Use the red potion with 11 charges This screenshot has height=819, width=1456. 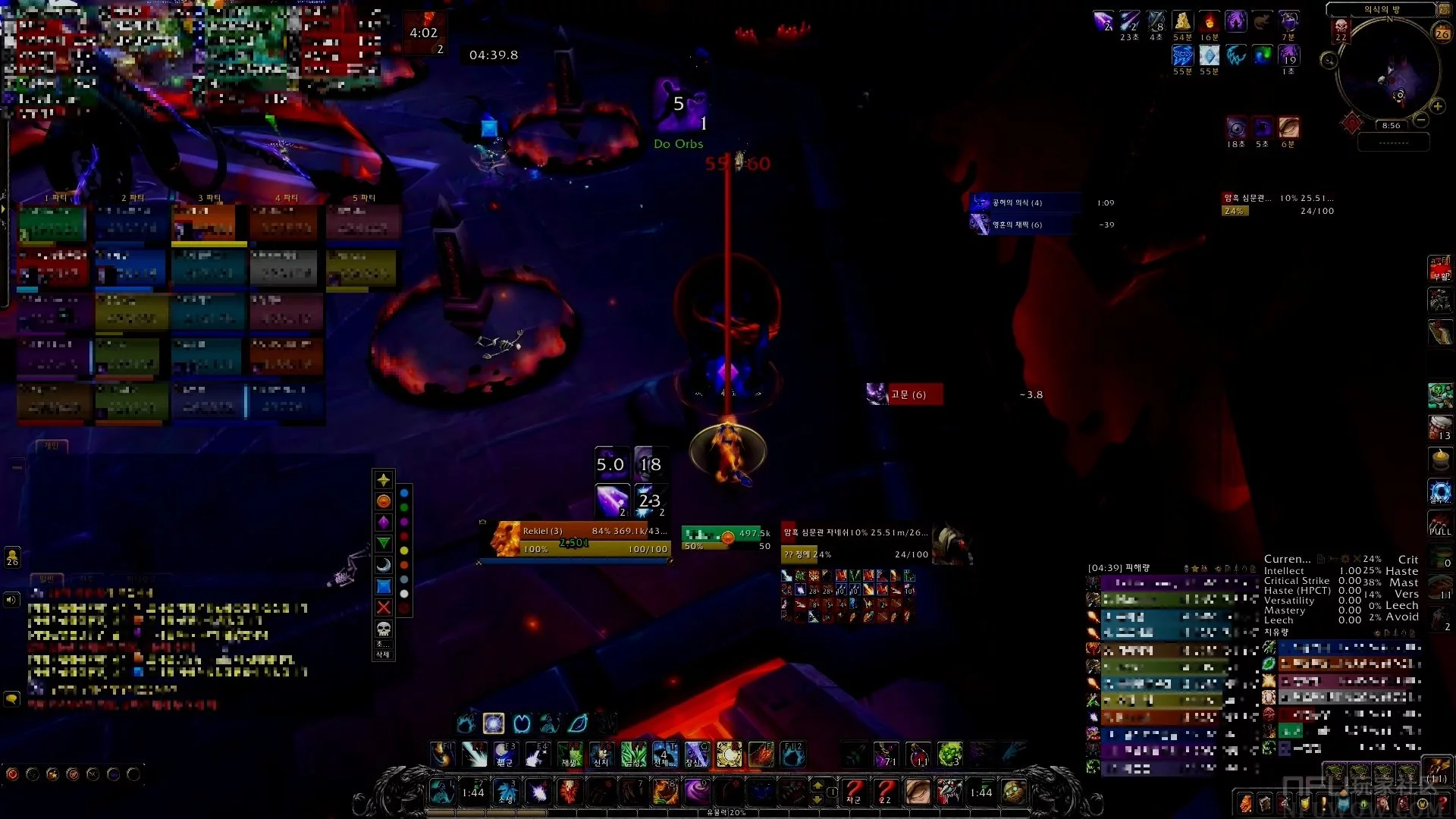[x=918, y=755]
